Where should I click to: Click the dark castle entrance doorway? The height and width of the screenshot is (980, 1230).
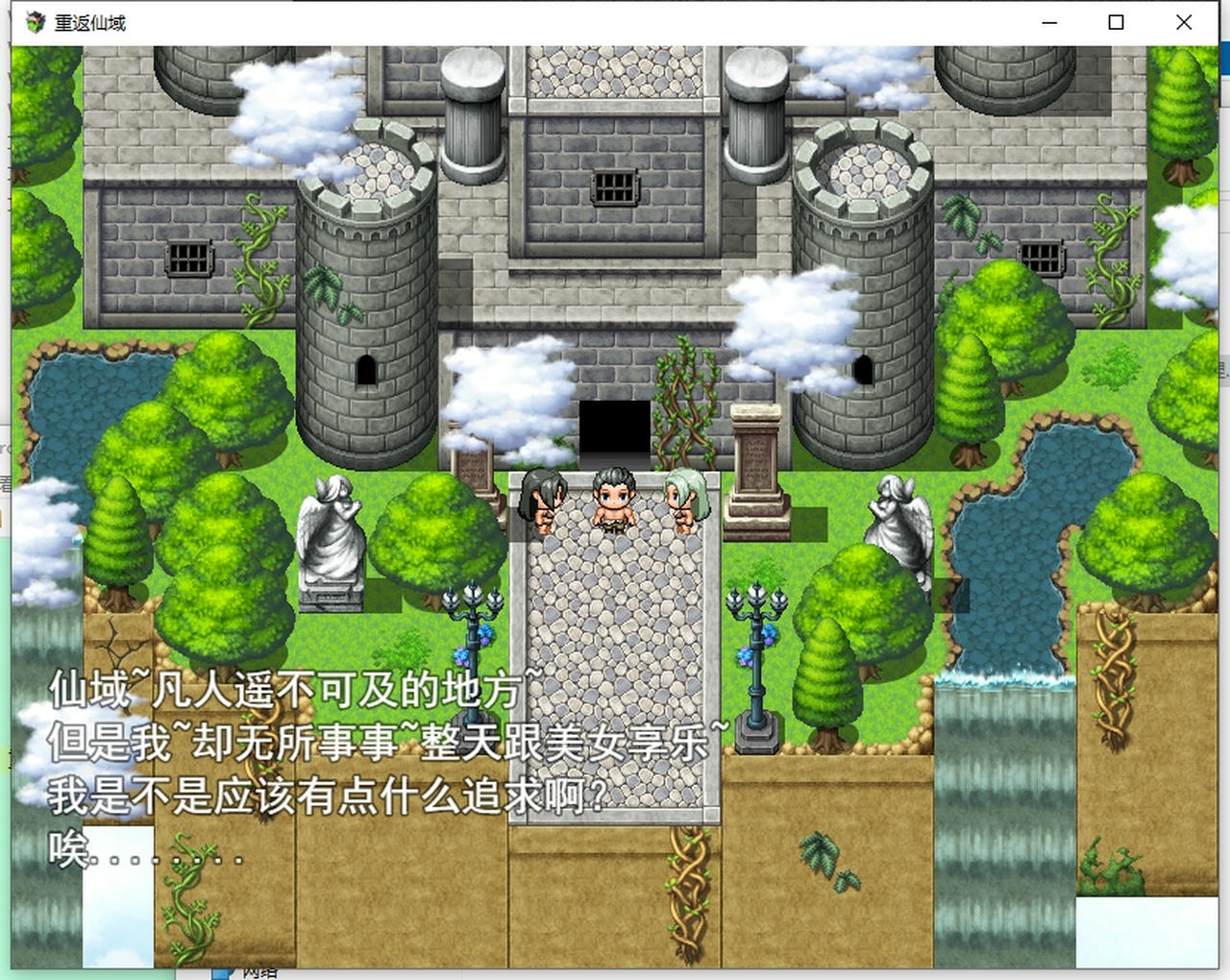615,428
